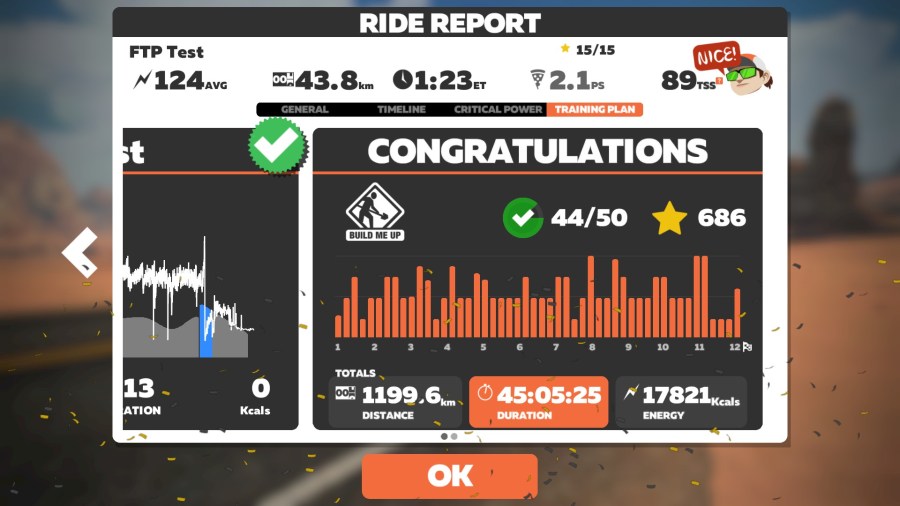Pick the Energy totals tile
The image size is (900, 506).
pos(680,402)
